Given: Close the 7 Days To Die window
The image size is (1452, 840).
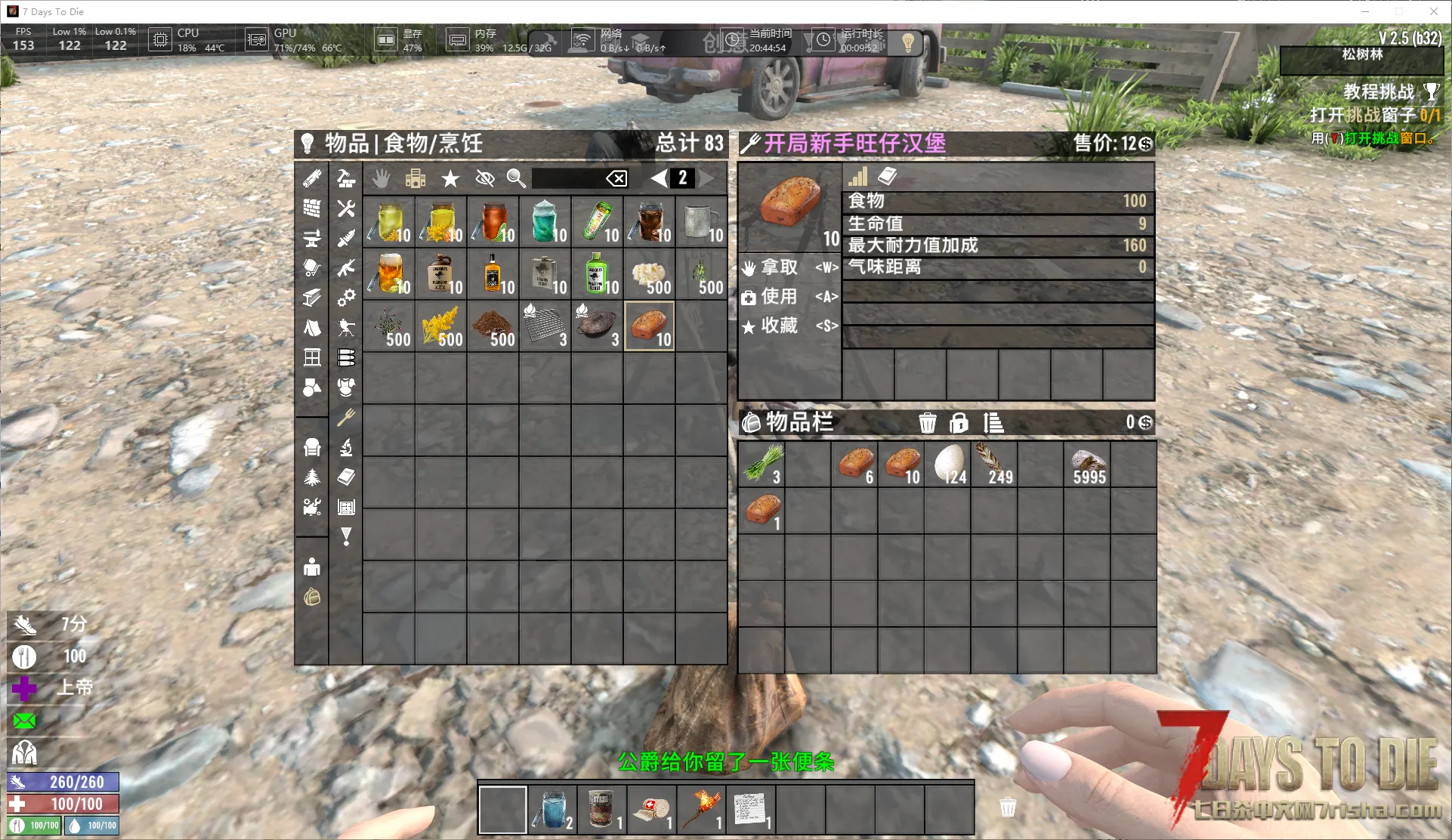Looking at the screenshot, I should [x=1433, y=11].
